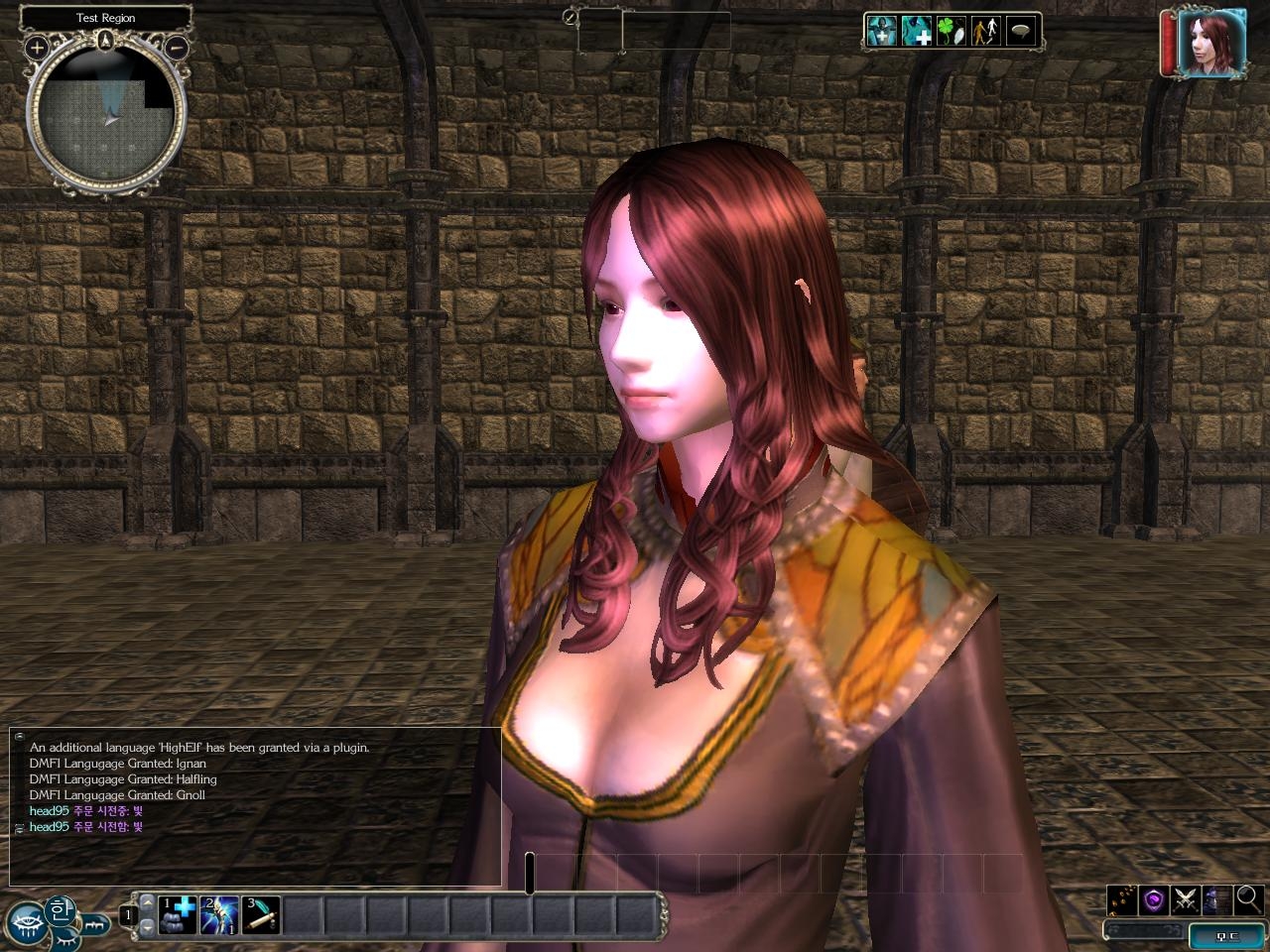This screenshot has height=952, width=1270.
Task: Activate the purple shield defensive mode
Action: coord(1154,899)
